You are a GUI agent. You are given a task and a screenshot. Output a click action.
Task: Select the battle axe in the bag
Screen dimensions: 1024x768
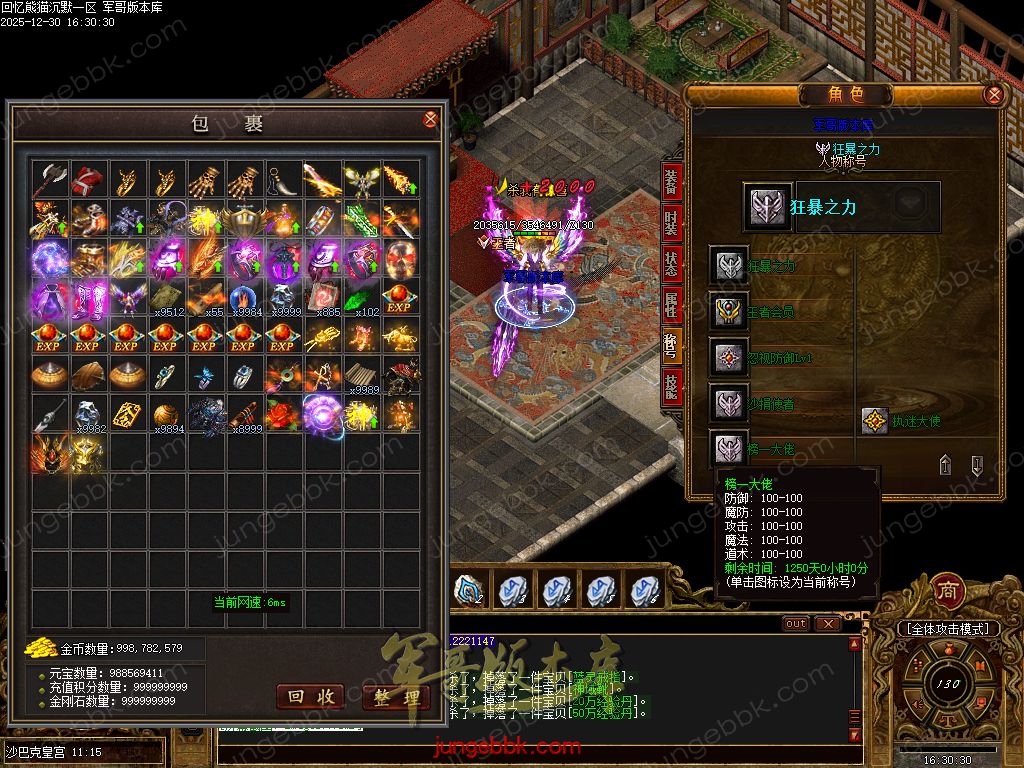pos(48,180)
